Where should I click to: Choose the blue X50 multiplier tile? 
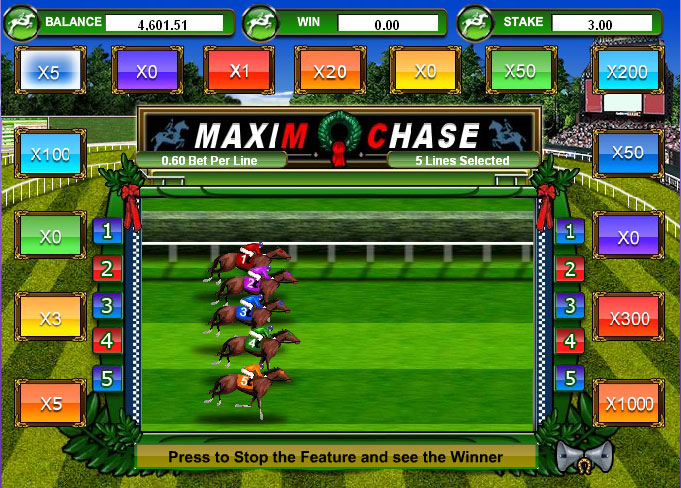pyautogui.click(x=627, y=153)
